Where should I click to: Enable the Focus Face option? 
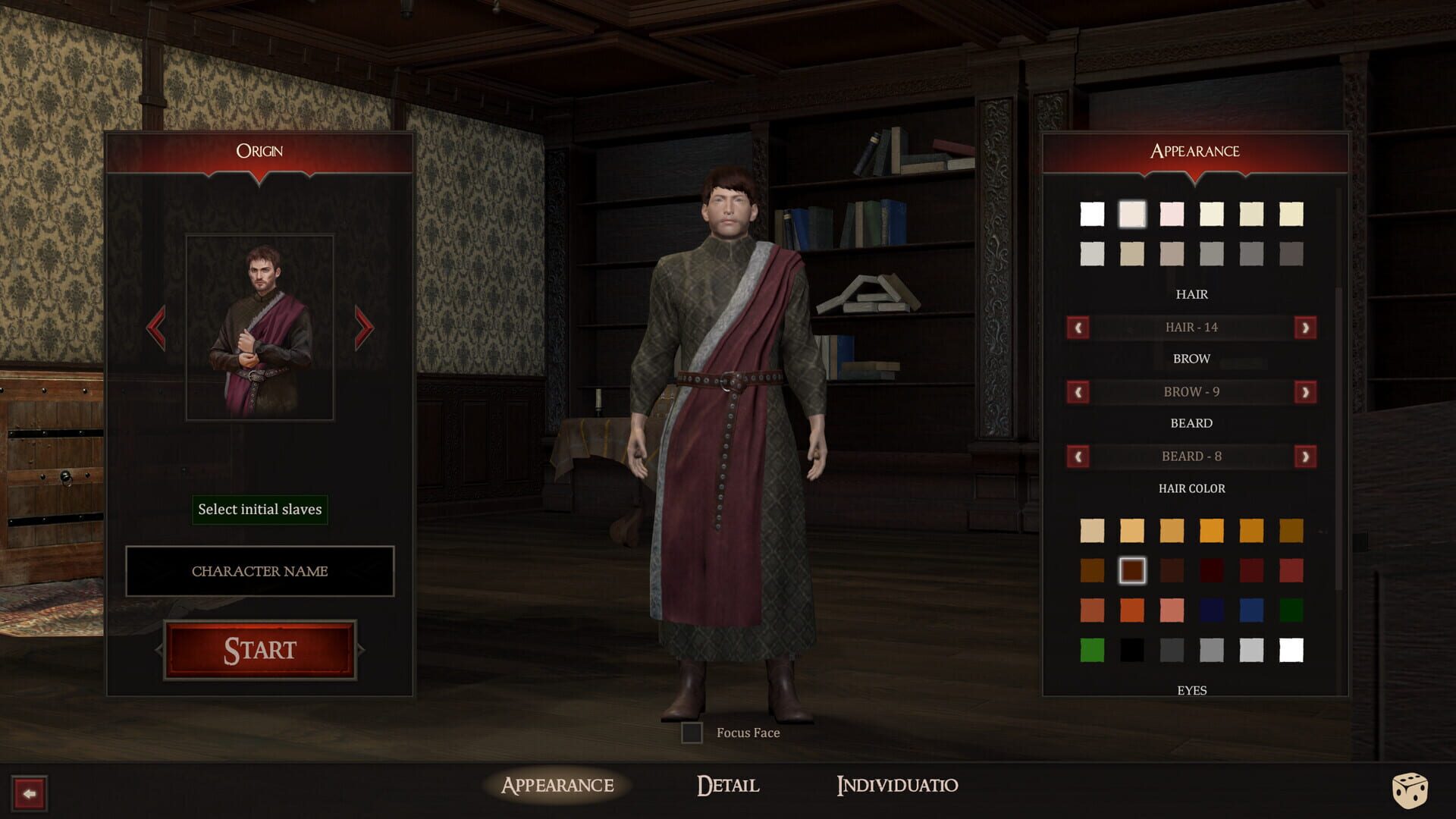click(692, 733)
